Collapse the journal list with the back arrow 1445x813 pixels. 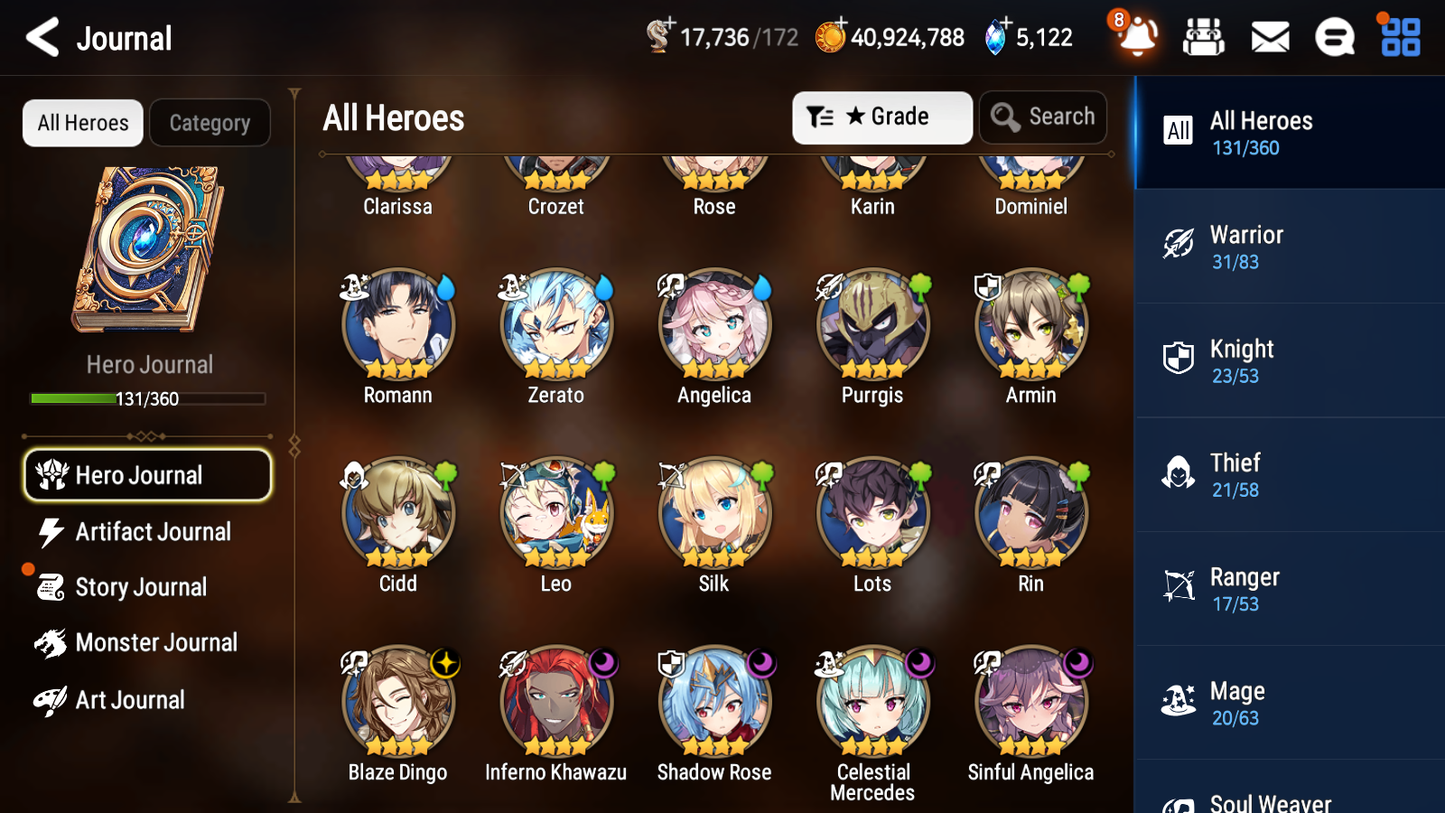click(x=41, y=37)
